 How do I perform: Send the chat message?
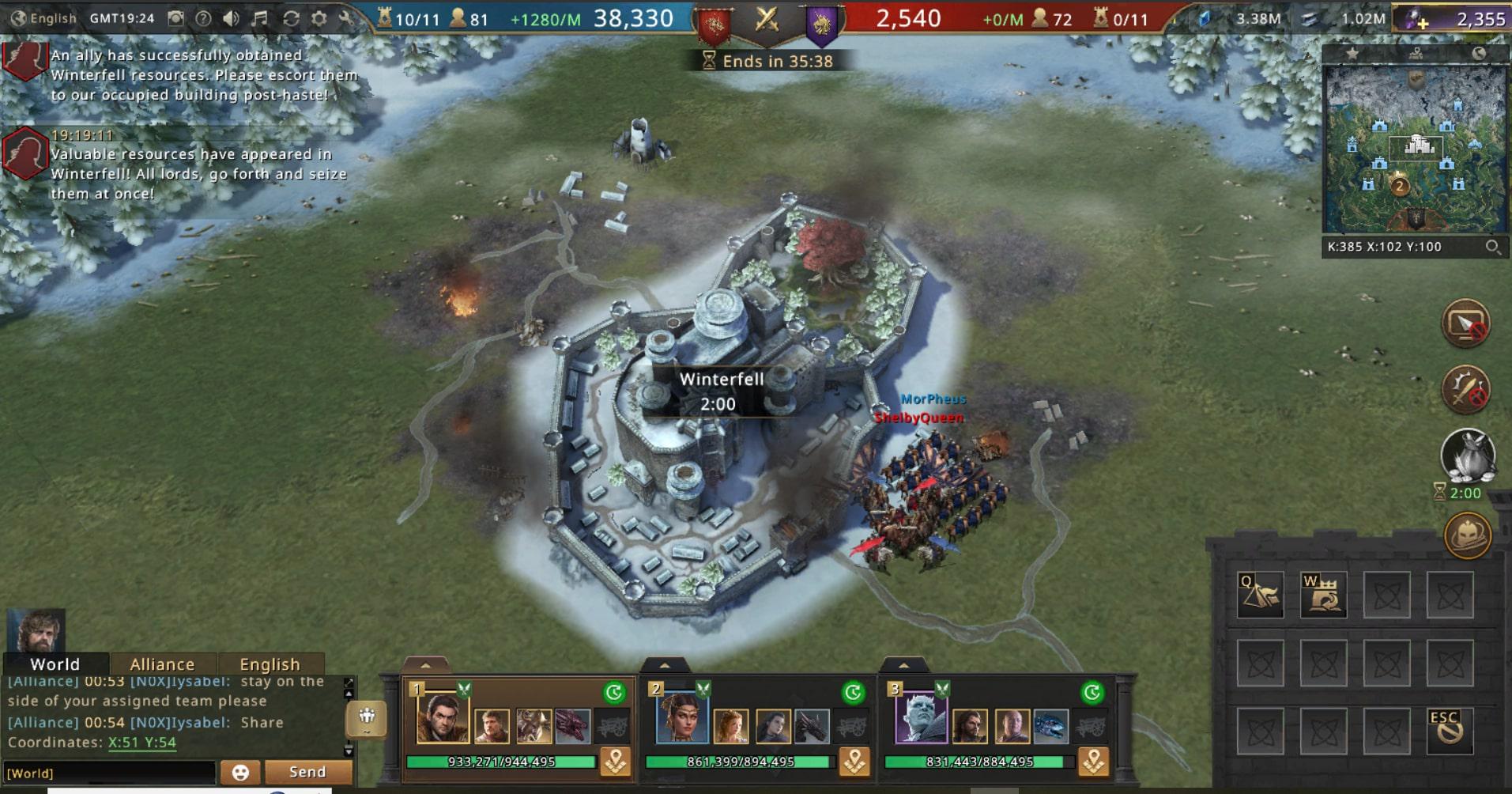coord(307,772)
